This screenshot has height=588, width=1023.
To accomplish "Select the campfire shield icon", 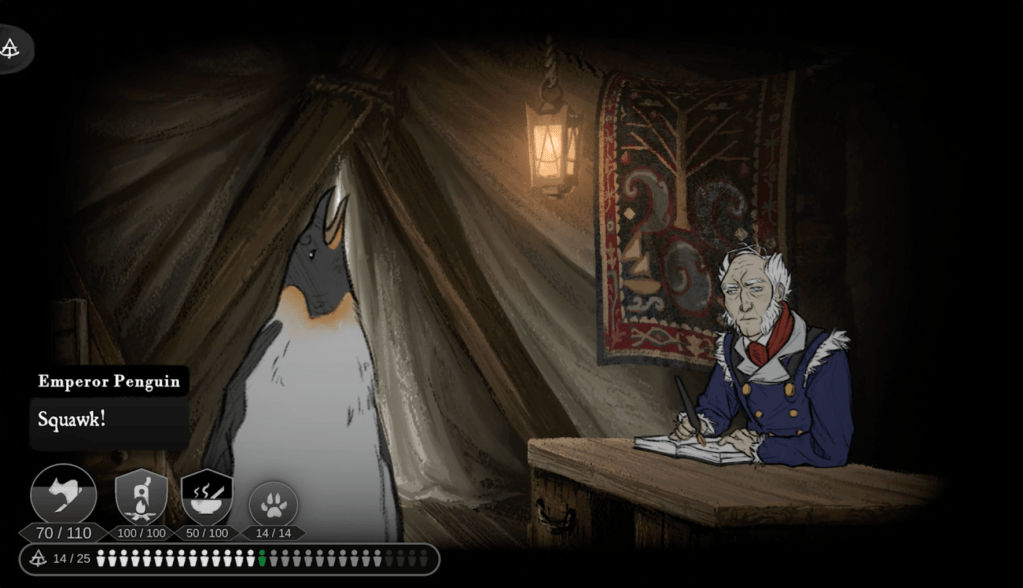I will [x=141, y=496].
